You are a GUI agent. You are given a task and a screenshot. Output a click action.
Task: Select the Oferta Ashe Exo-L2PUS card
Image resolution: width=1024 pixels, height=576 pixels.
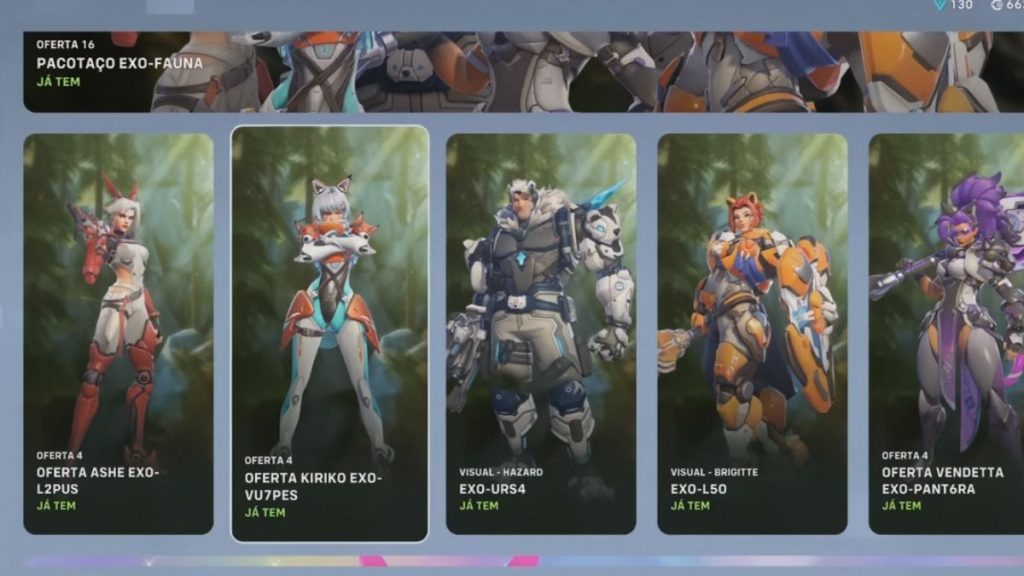[x=118, y=334]
